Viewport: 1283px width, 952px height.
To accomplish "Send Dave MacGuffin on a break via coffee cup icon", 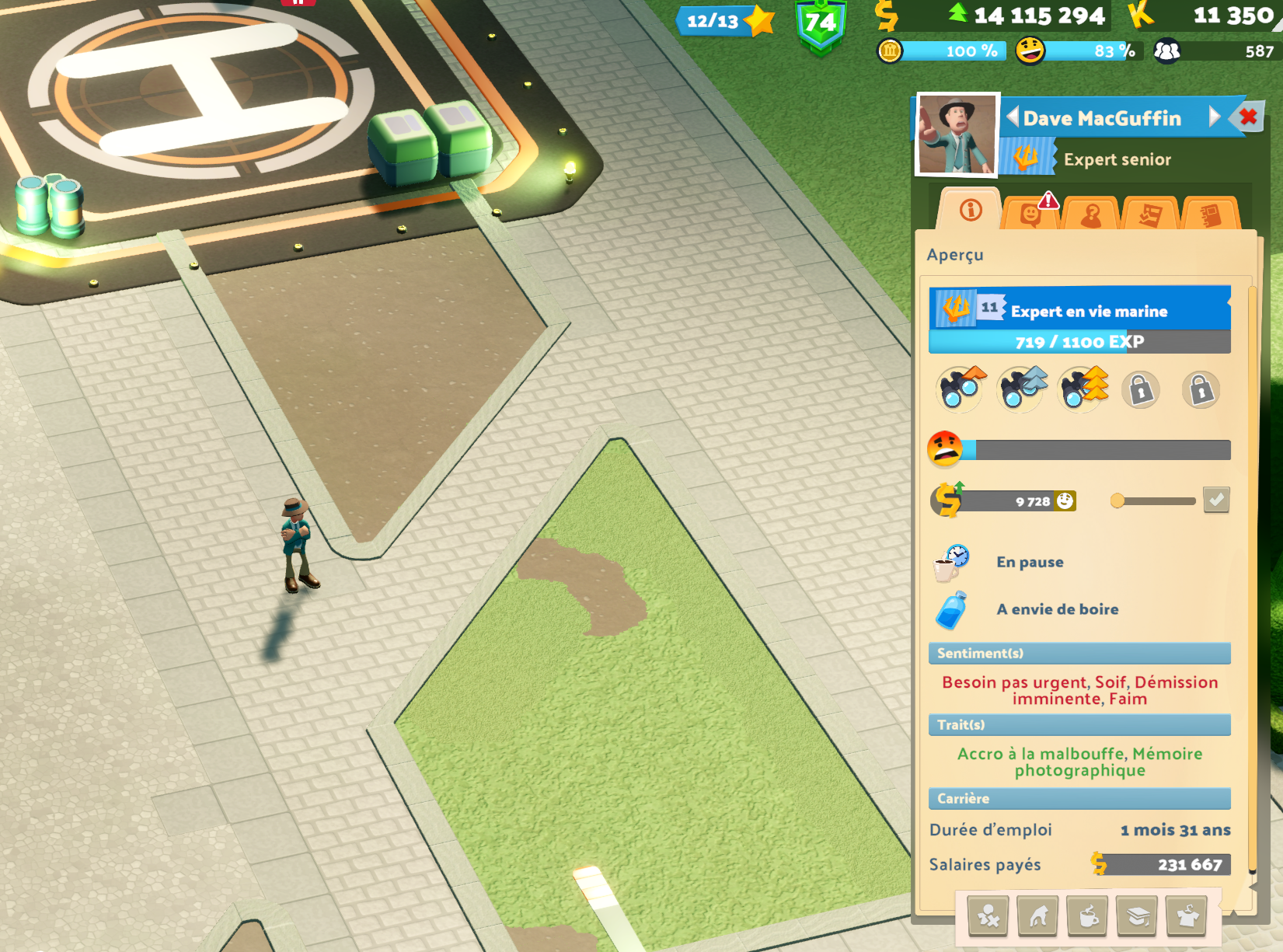I will [x=1089, y=915].
